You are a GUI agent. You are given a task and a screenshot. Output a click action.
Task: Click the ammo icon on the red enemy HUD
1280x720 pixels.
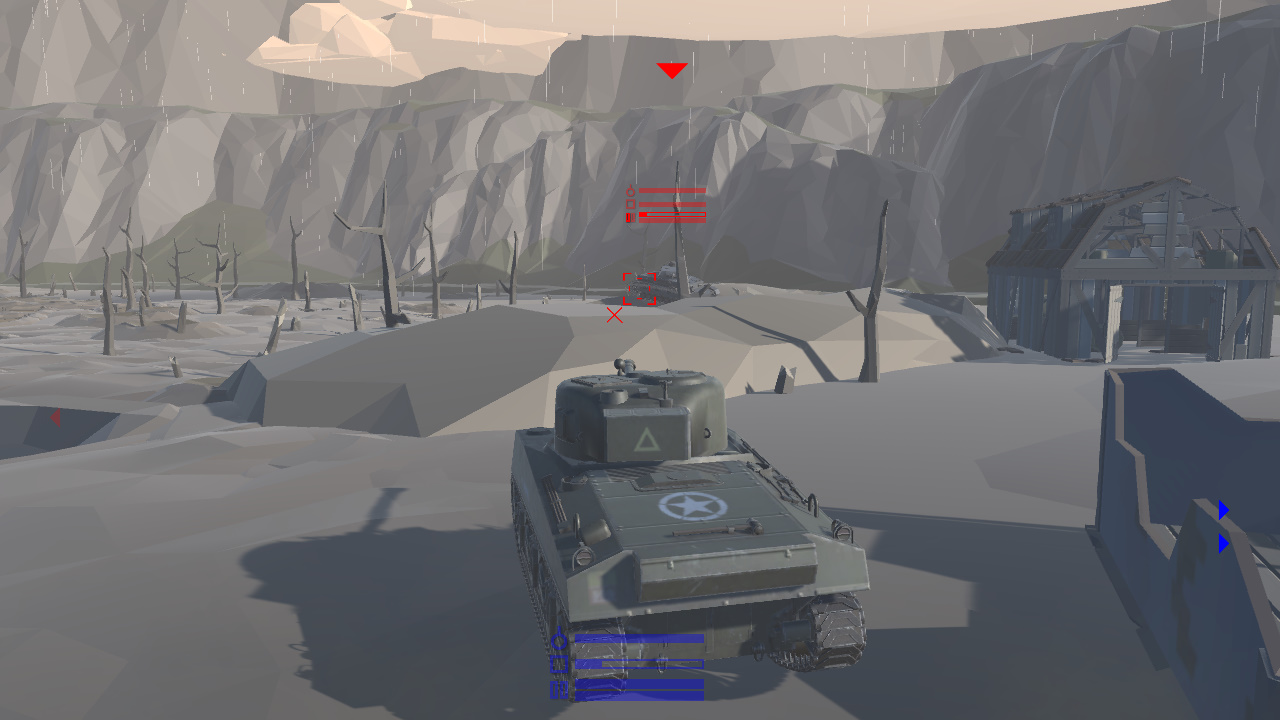tap(628, 217)
